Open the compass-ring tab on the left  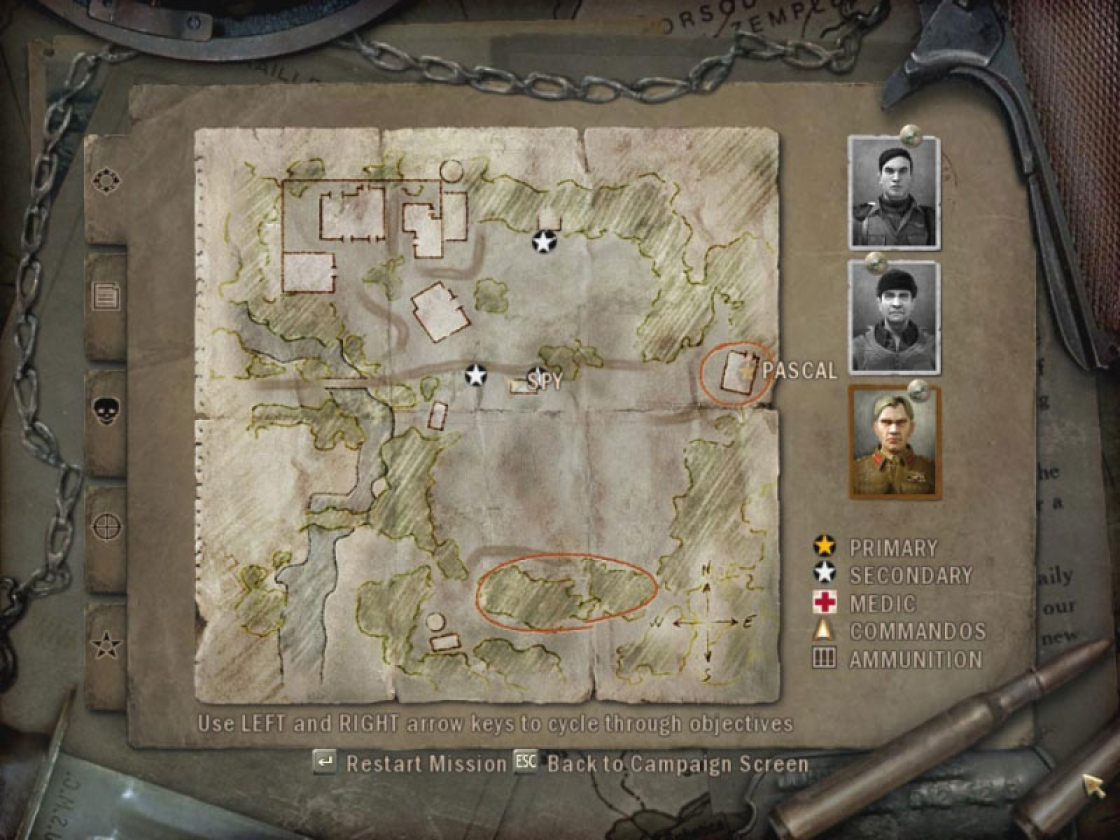[105, 181]
